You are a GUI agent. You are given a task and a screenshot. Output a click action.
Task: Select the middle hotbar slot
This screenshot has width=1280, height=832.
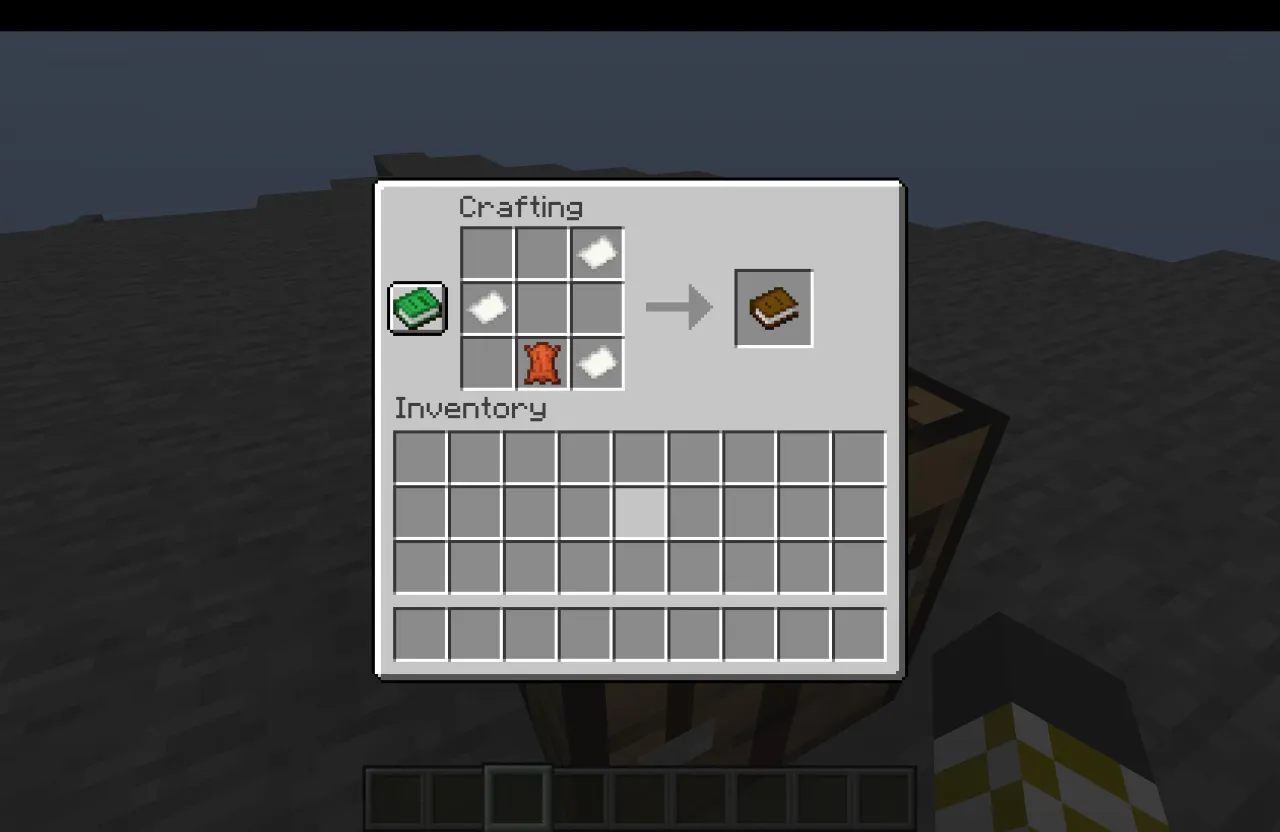(x=640, y=795)
